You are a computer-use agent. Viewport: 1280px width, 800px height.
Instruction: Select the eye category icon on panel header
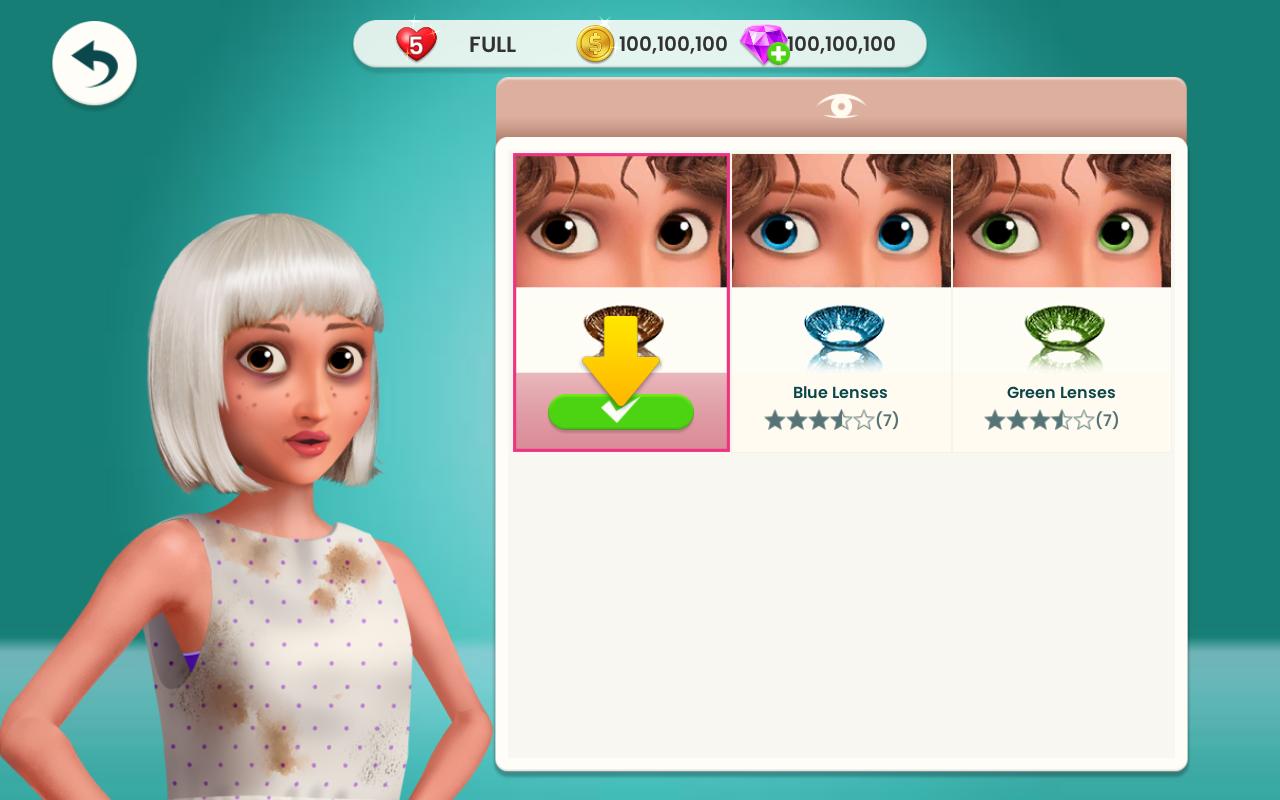coord(841,106)
